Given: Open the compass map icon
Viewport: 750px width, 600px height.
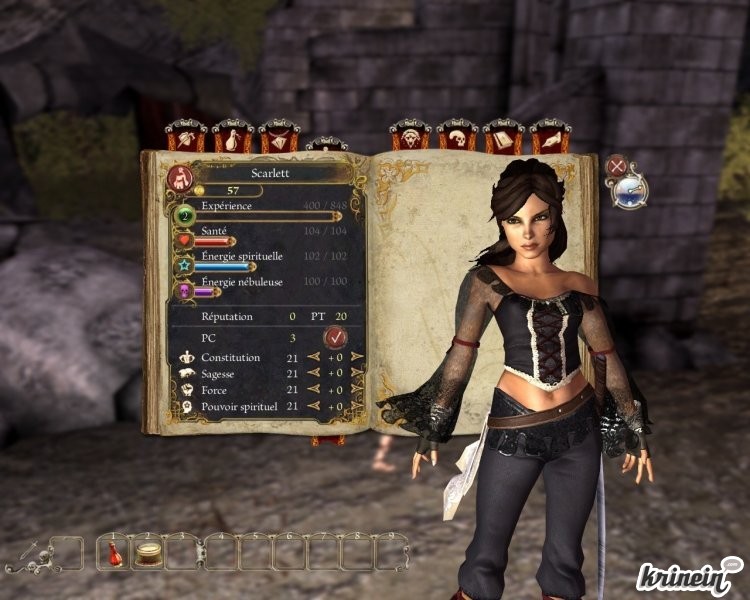Looking at the screenshot, I should [631, 190].
